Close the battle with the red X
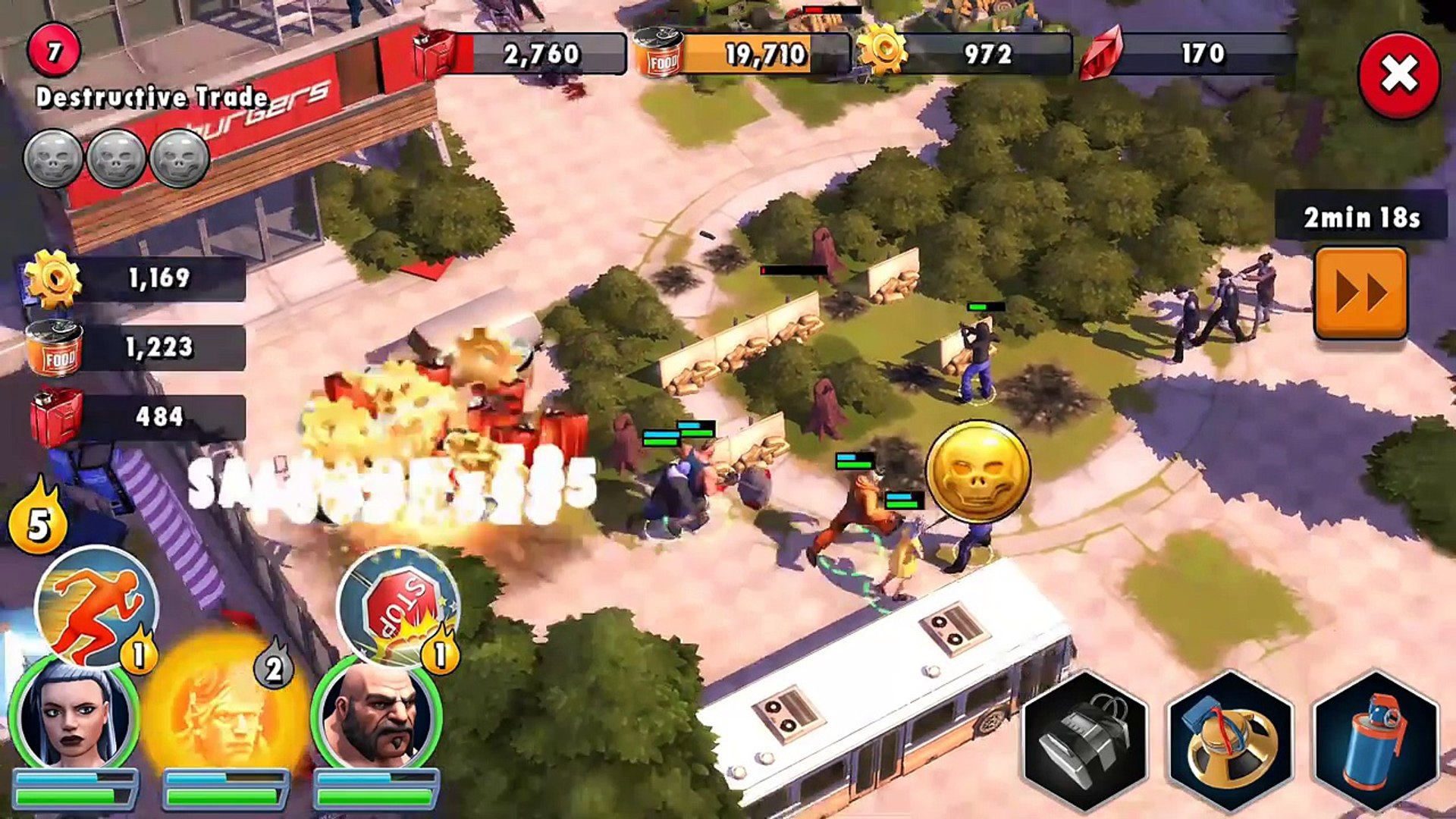Viewport: 1456px width, 819px height. 1399,75
